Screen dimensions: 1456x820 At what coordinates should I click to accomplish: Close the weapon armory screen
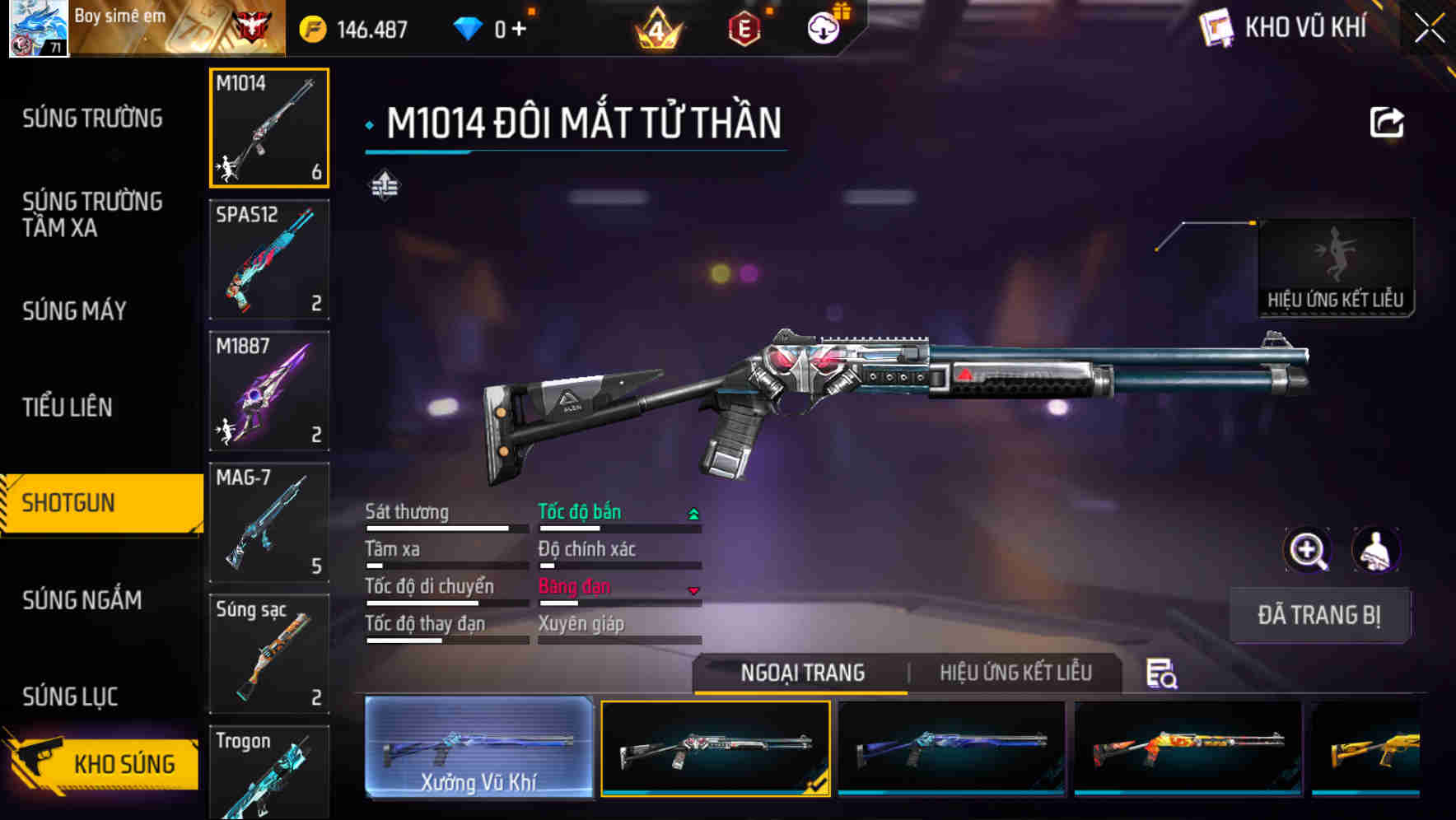(x=1429, y=29)
